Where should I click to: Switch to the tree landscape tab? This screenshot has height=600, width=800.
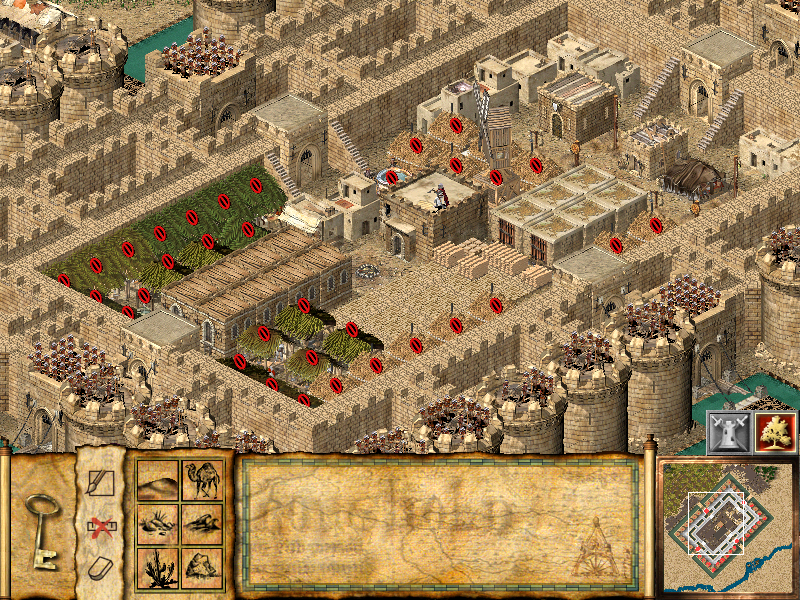775,431
